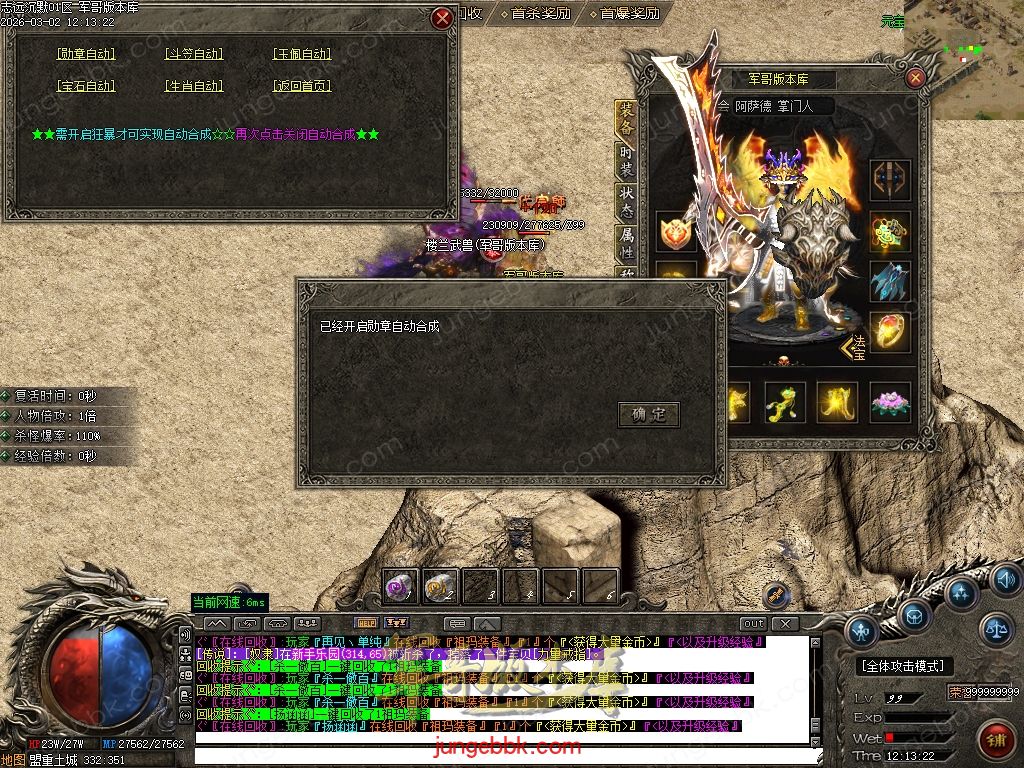Select the 勋章自动 medal auto-synthesis option
The width and height of the screenshot is (1024, 768).
86,54
